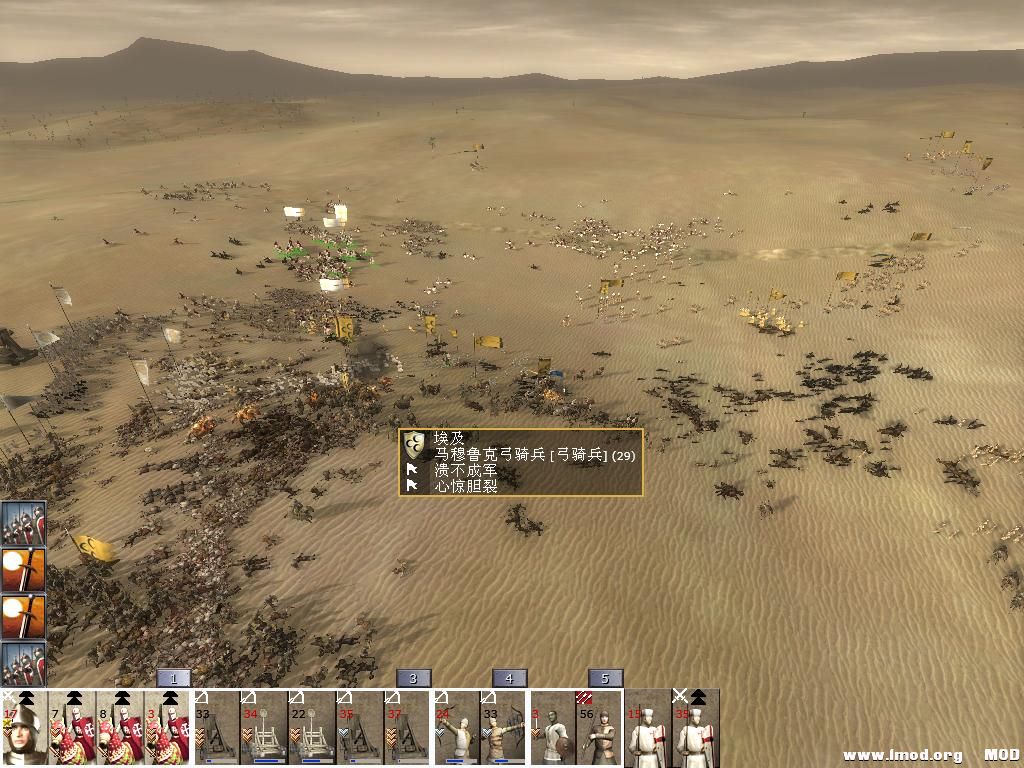Select the general's unit card with 17 men
Viewport: 1024px width, 768px height.
pyautogui.click(x=24, y=729)
